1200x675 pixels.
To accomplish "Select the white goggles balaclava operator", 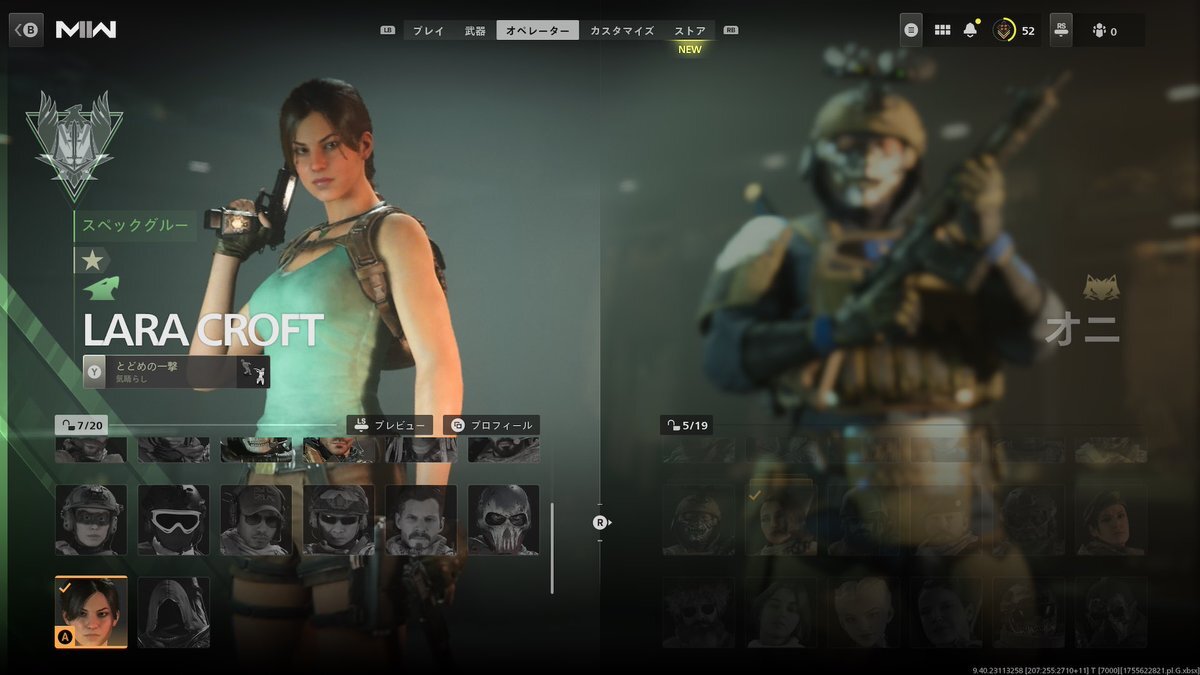I will (174, 520).
